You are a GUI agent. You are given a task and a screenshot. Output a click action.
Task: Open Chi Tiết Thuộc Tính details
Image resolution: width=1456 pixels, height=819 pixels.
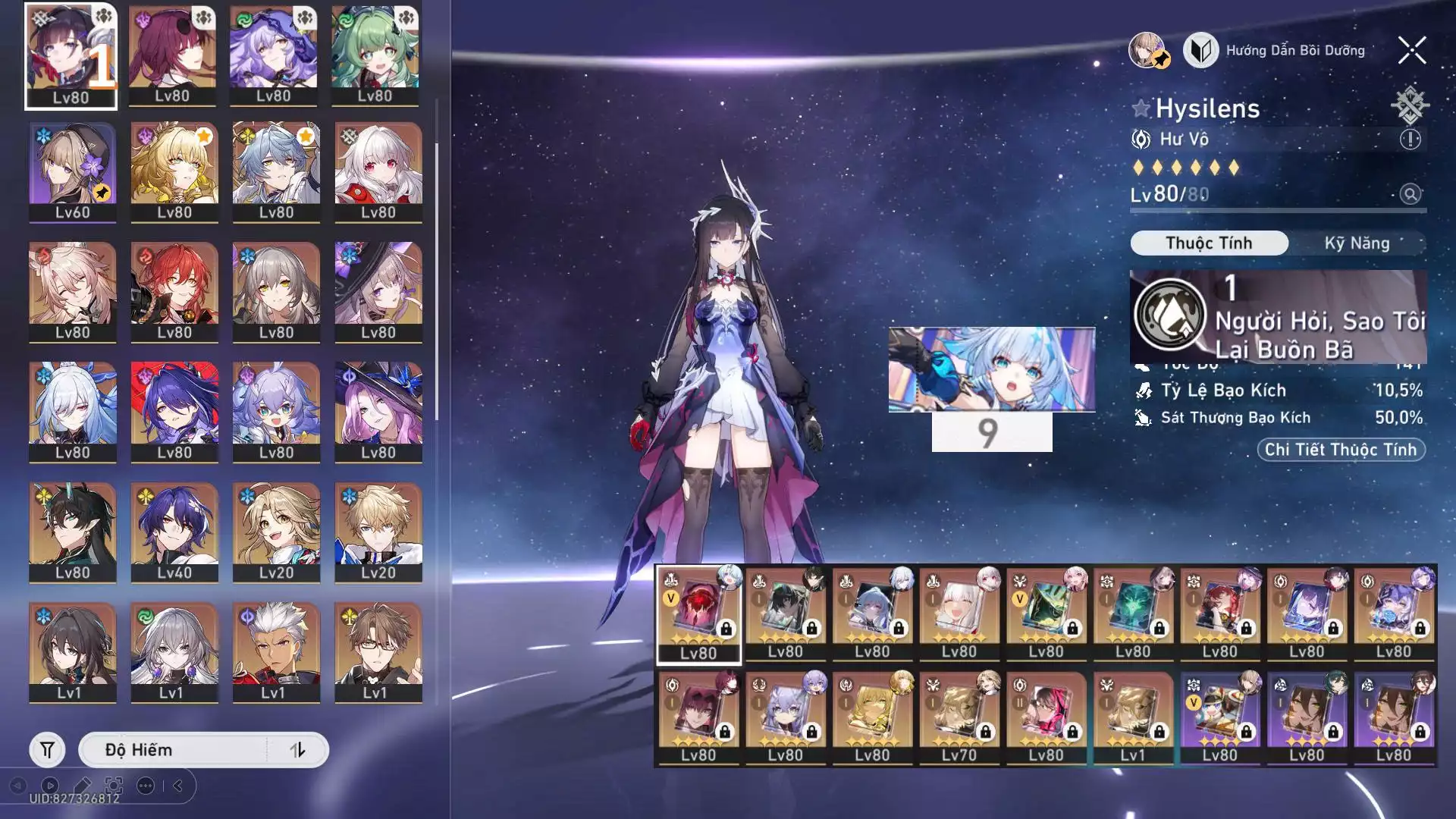pyautogui.click(x=1340, y=450)
